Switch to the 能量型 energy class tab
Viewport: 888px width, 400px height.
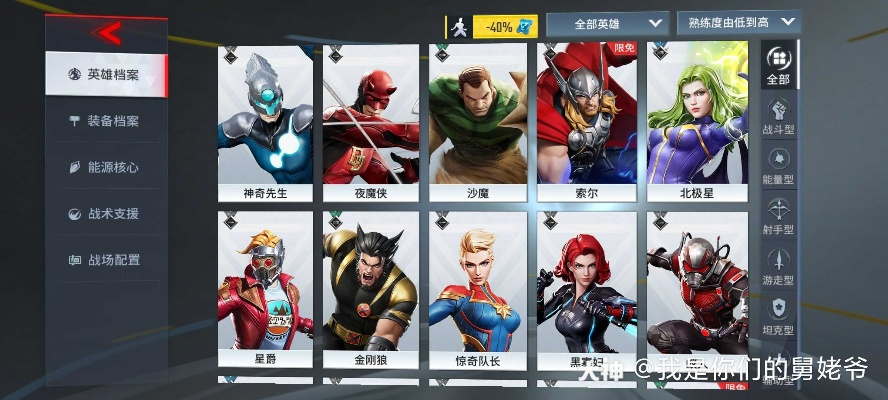pyautogui.click(x=779, y=166)
